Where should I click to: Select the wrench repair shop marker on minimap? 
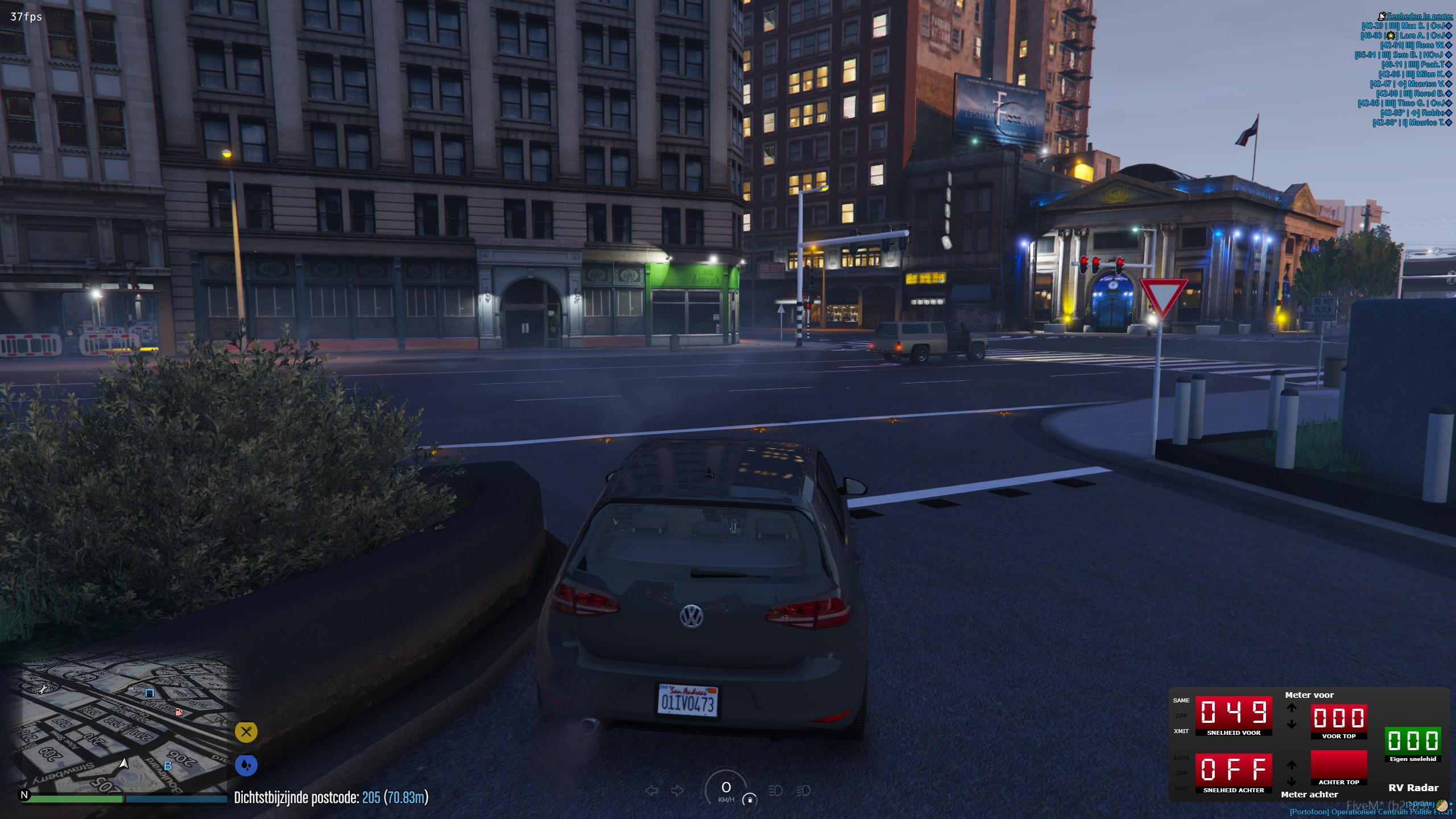[42, 690]
